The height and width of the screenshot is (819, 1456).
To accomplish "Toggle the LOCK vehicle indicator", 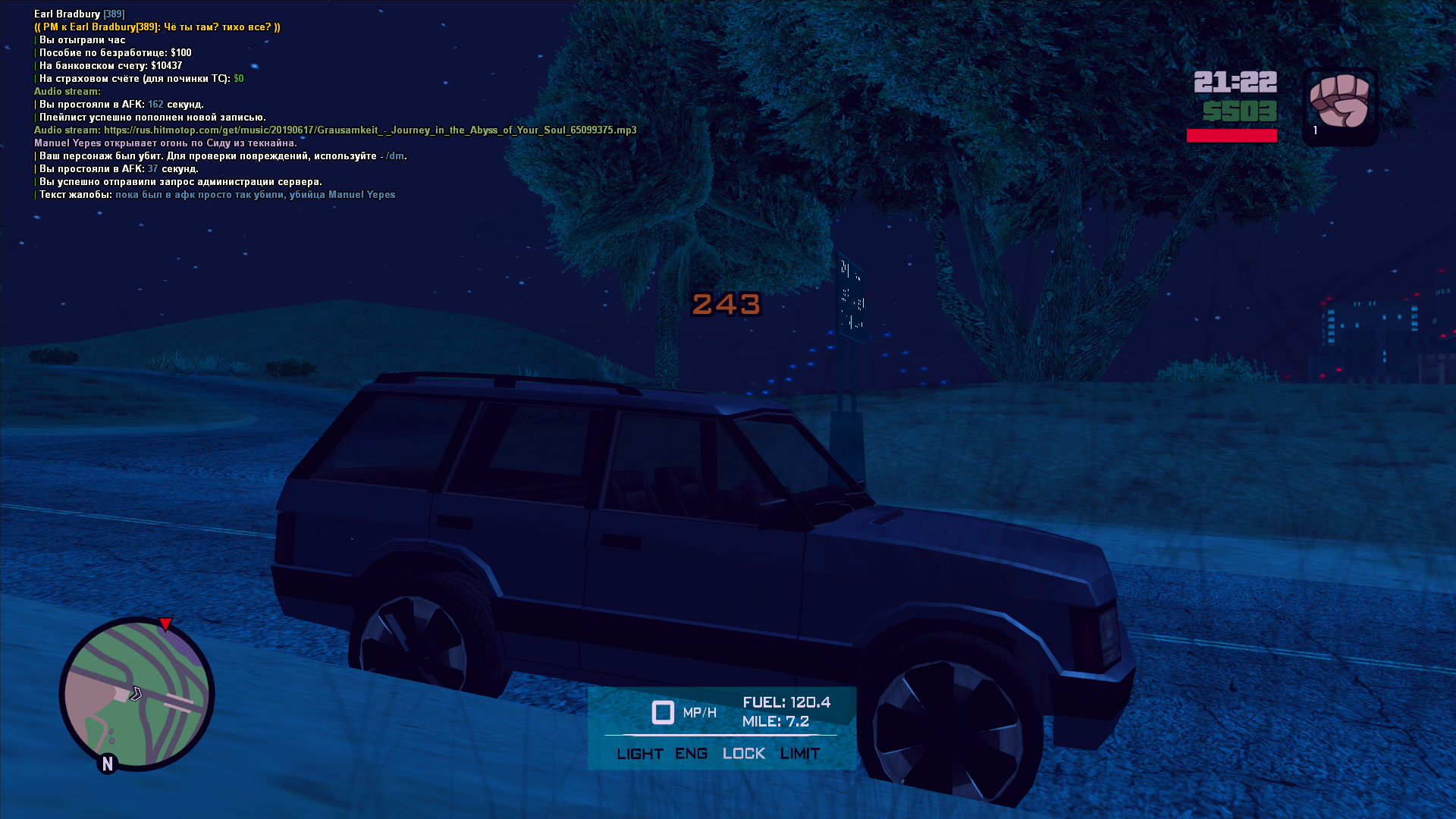I will pos(743,754).
